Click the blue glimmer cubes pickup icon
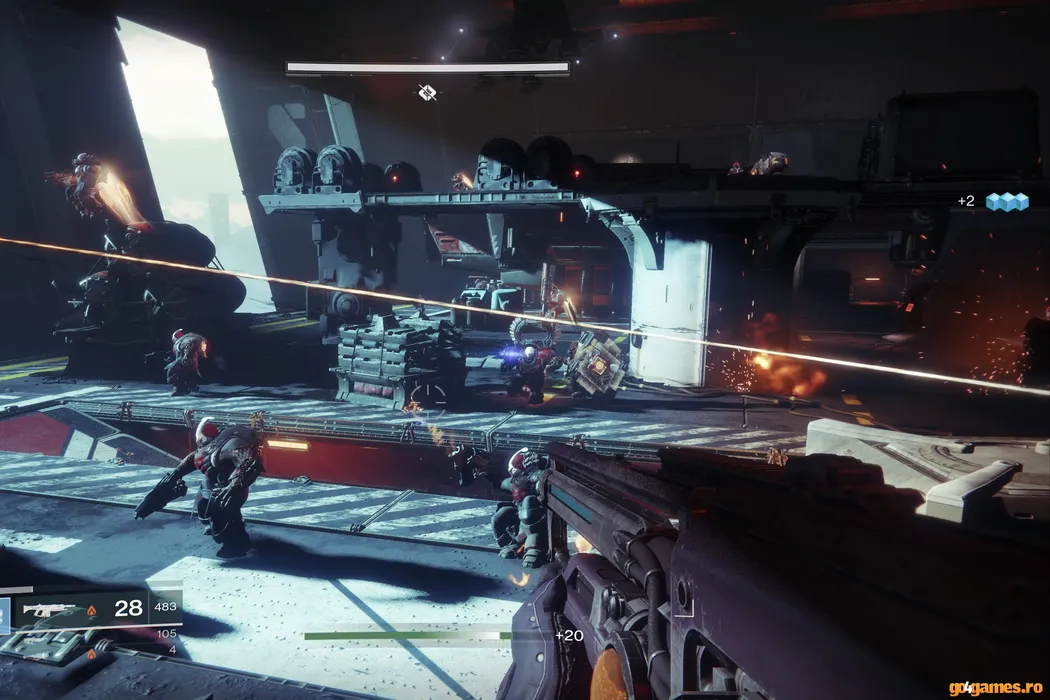This screenshot has height=700, width=1050. tap(1006, 201)
